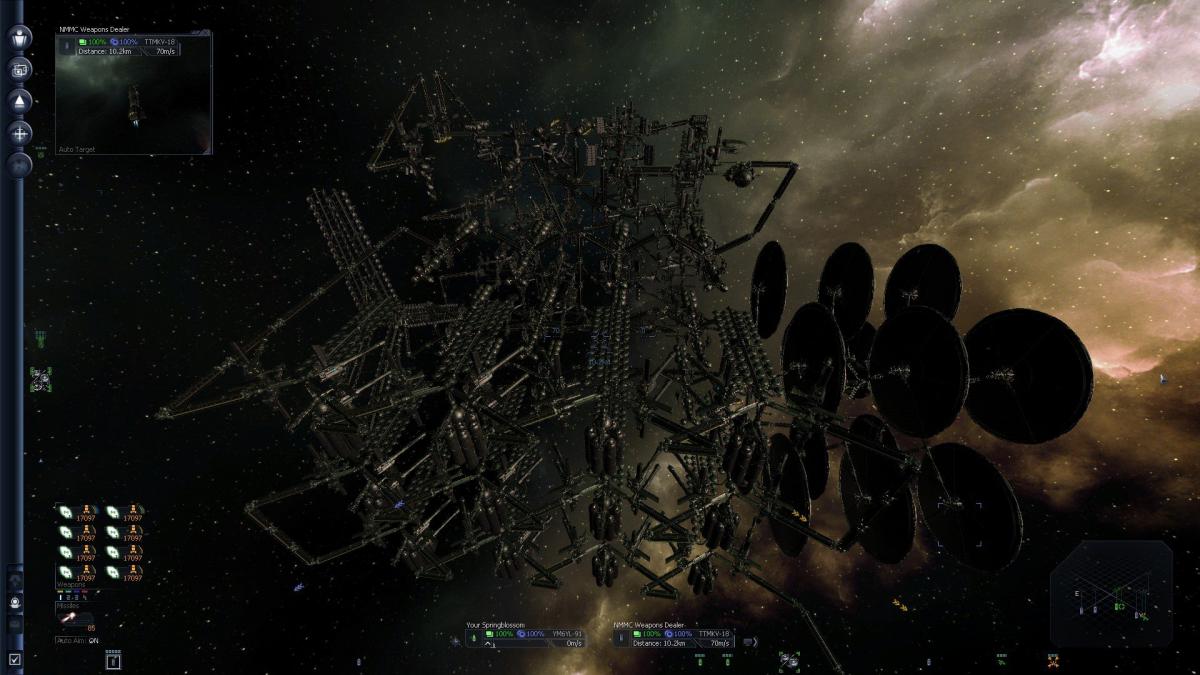Open the sector gravidar minimap
The height and width of the screenshot is (675, 1200).
1110,593
